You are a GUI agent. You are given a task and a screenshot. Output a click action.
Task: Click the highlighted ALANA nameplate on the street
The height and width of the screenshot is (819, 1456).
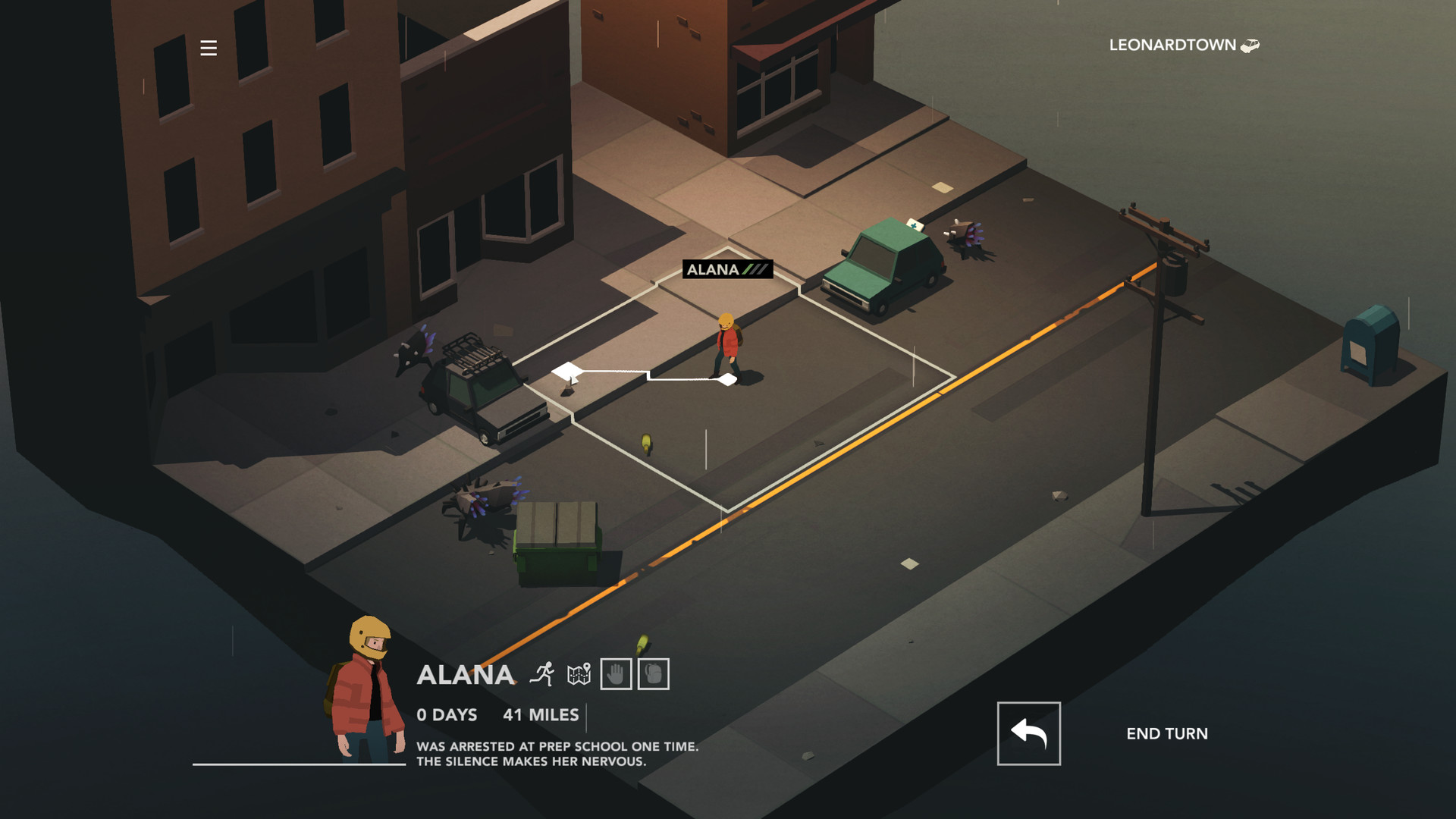pyautogui.click(x=713, y=268)
